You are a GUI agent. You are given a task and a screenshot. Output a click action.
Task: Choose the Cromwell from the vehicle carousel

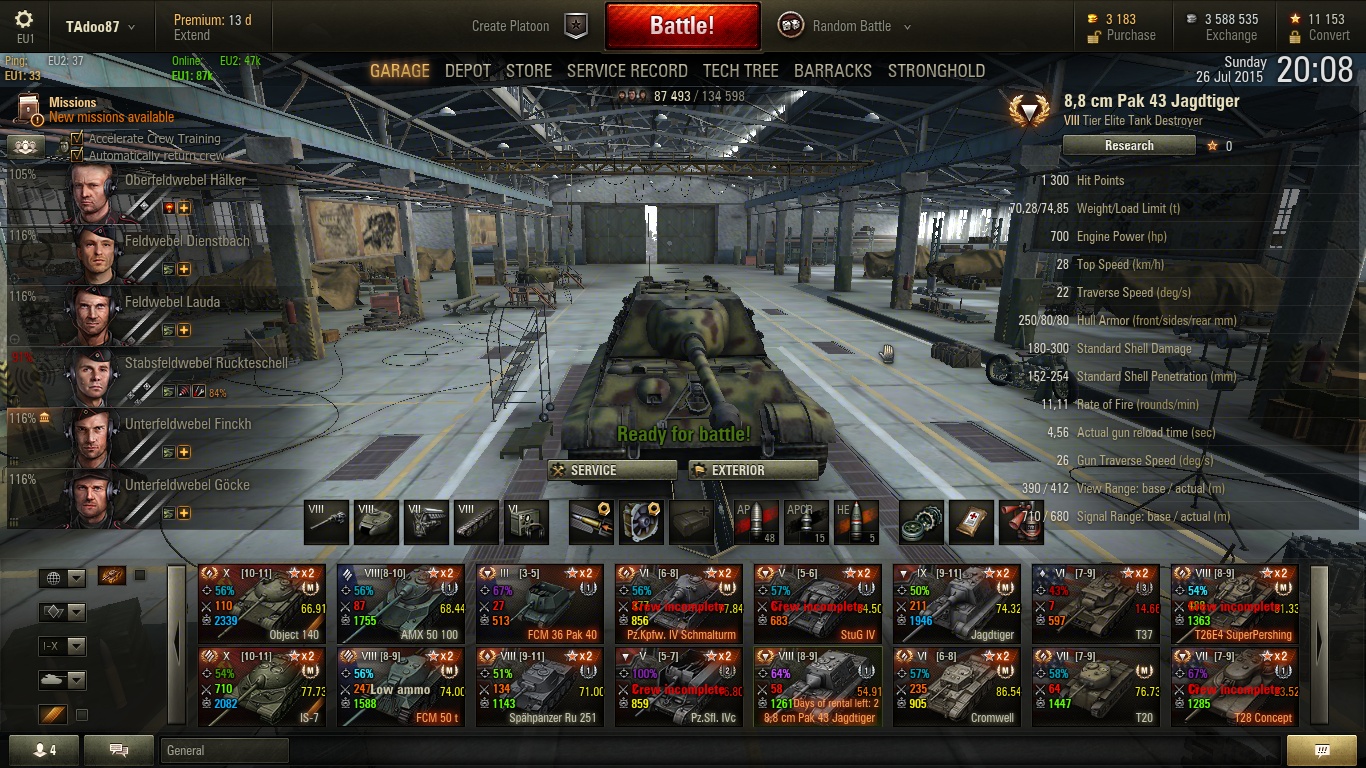coord(957,687)
